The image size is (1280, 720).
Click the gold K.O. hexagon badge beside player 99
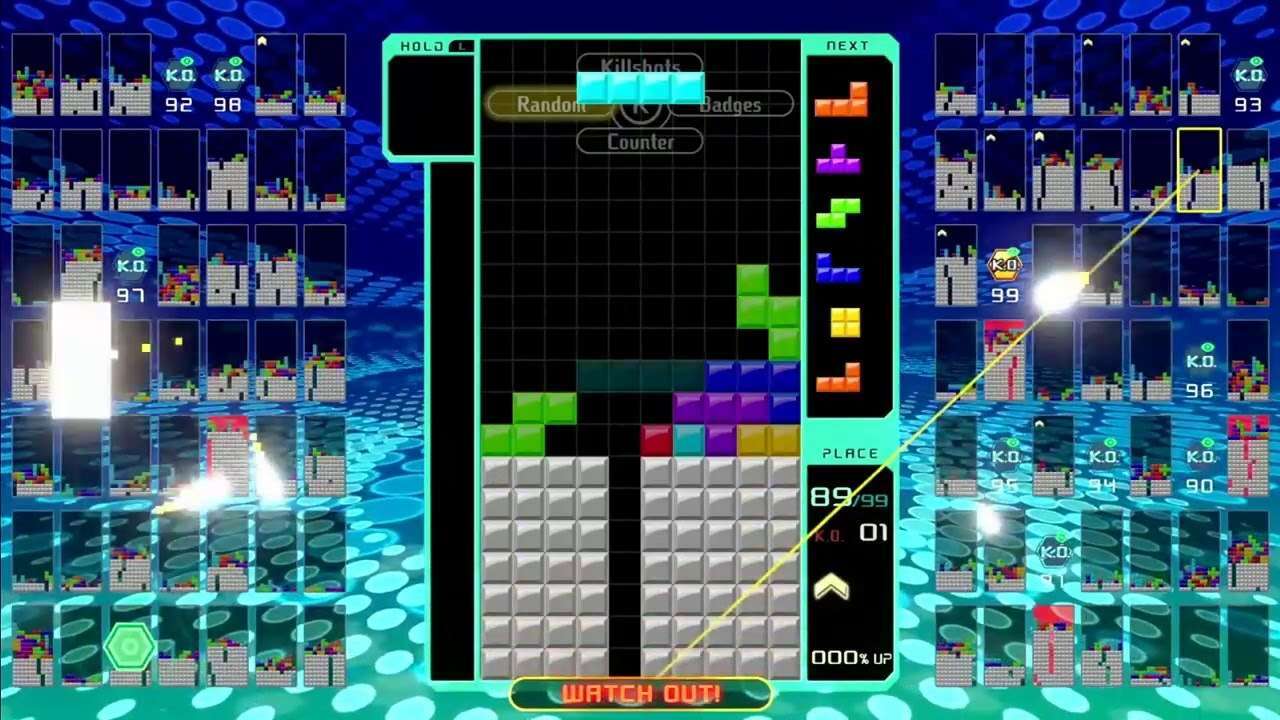tap(1003, 264)
